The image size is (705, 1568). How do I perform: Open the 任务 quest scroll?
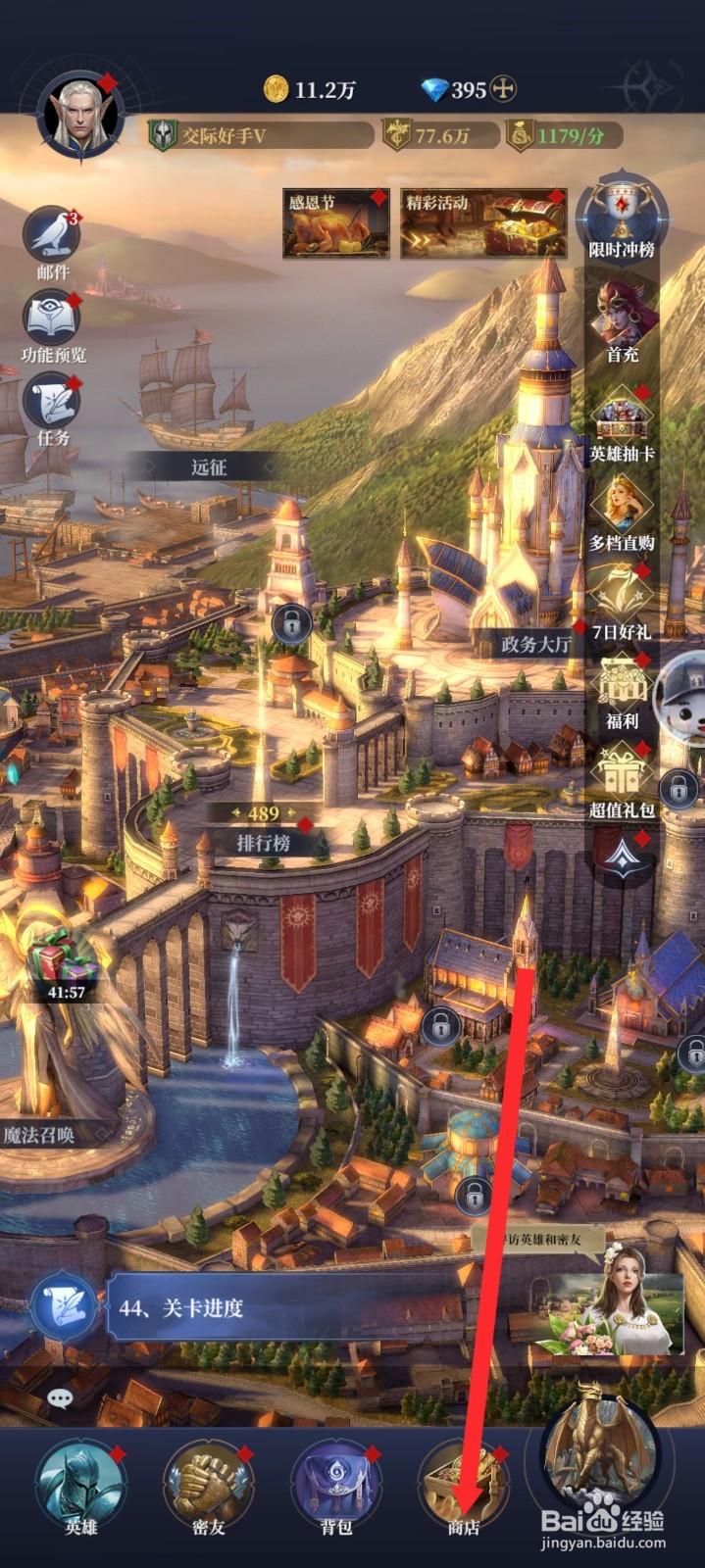52,404
